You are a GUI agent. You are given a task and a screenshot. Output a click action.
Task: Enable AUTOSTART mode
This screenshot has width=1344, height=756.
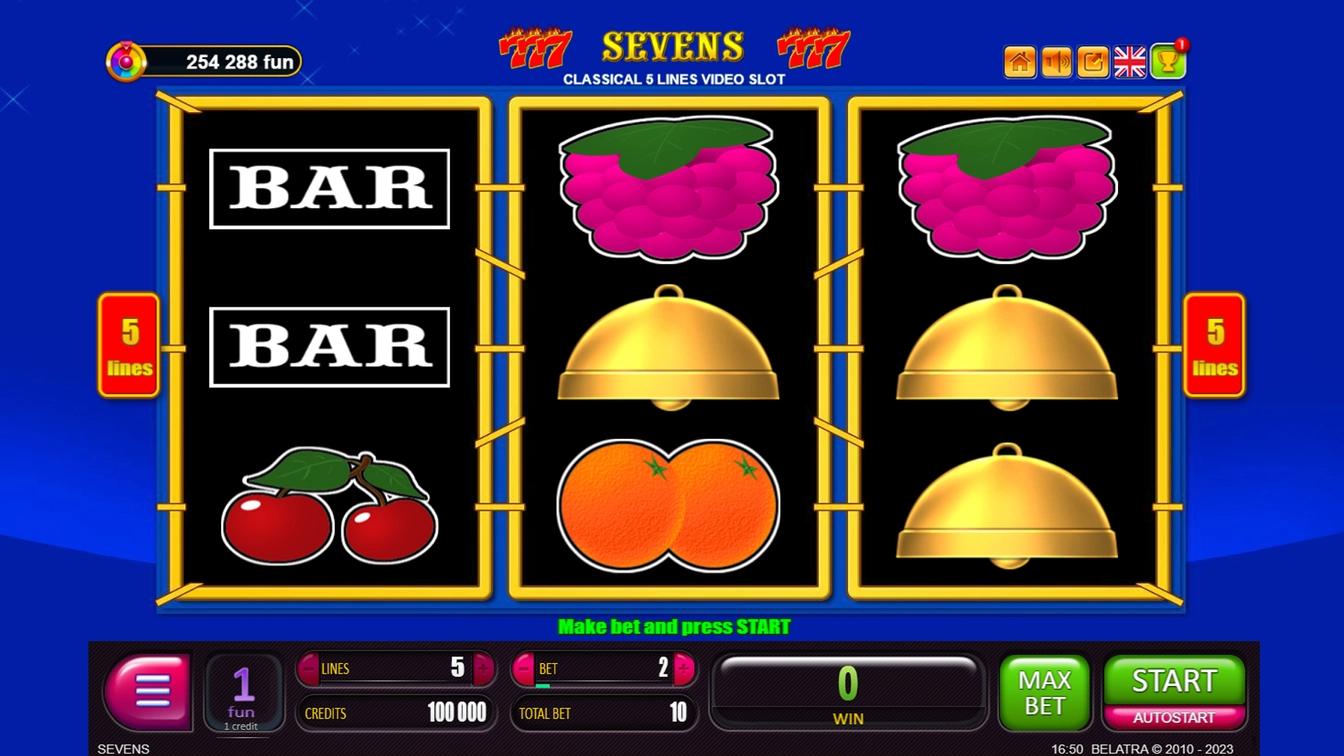click(x=1173, y=716)
